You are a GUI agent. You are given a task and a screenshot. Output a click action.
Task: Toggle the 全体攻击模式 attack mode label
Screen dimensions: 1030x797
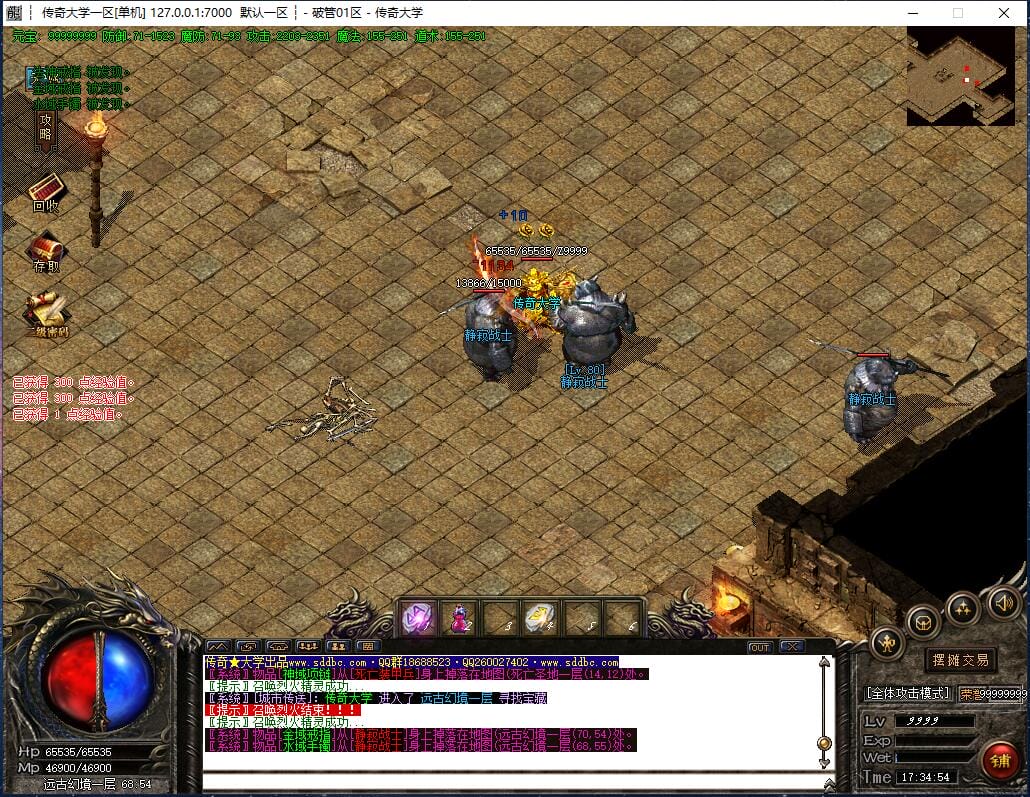pyautogui.click(x=907, y=693)
